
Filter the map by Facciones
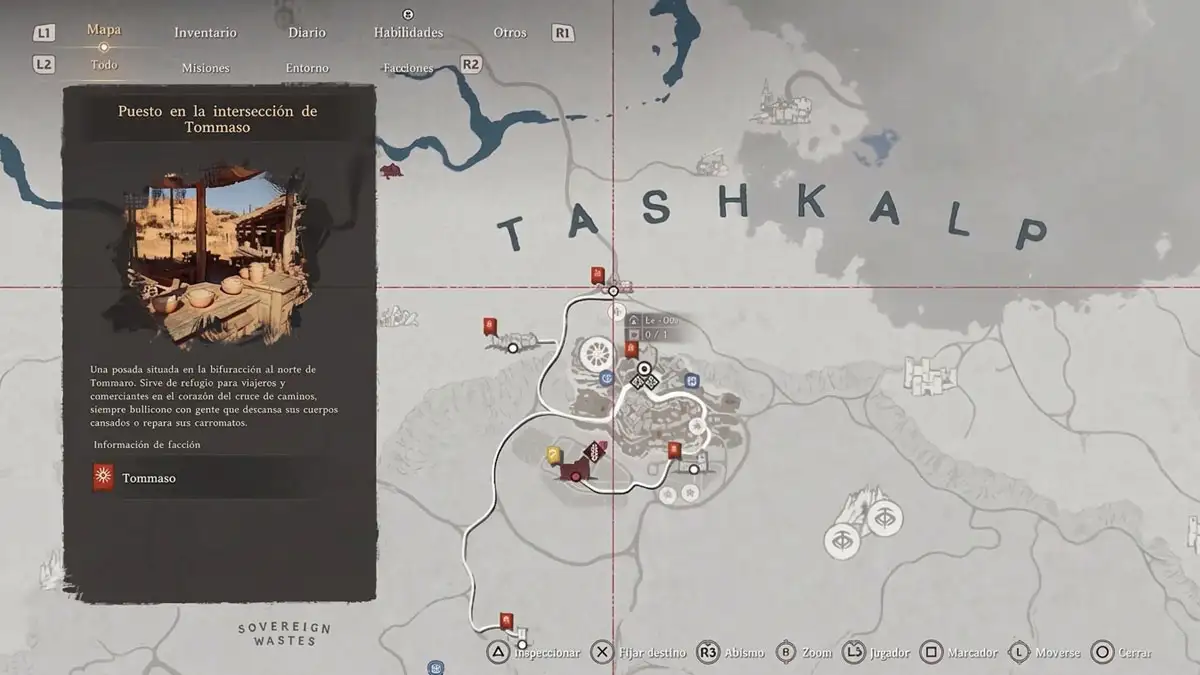click(408, 68)
